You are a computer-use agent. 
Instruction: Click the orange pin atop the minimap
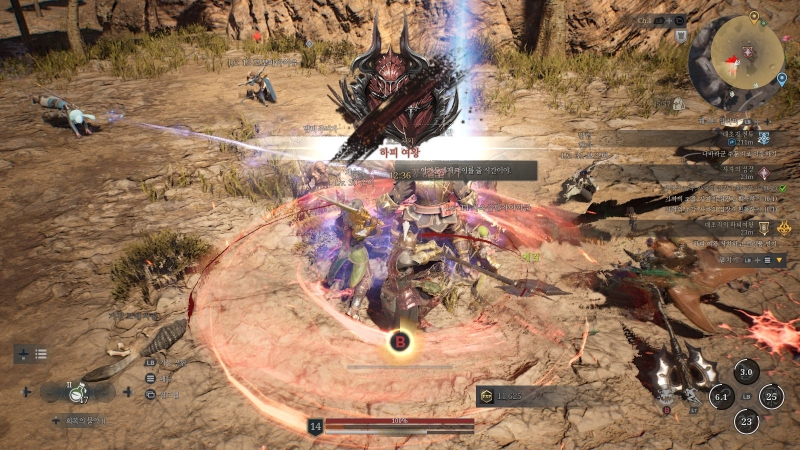[x=753, y=18]
